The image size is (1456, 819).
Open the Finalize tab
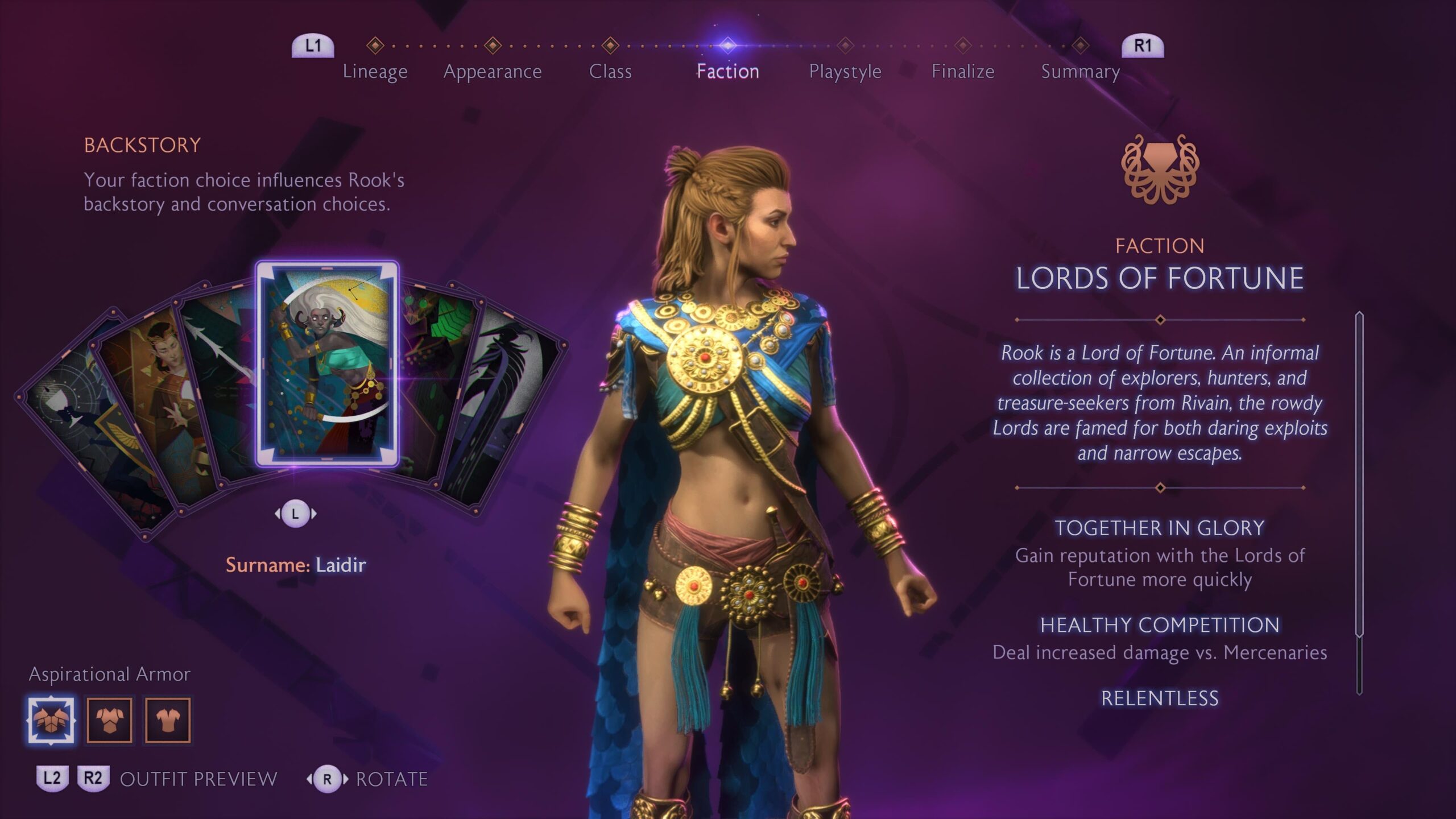pyautogui.click(x=963, y=71)
